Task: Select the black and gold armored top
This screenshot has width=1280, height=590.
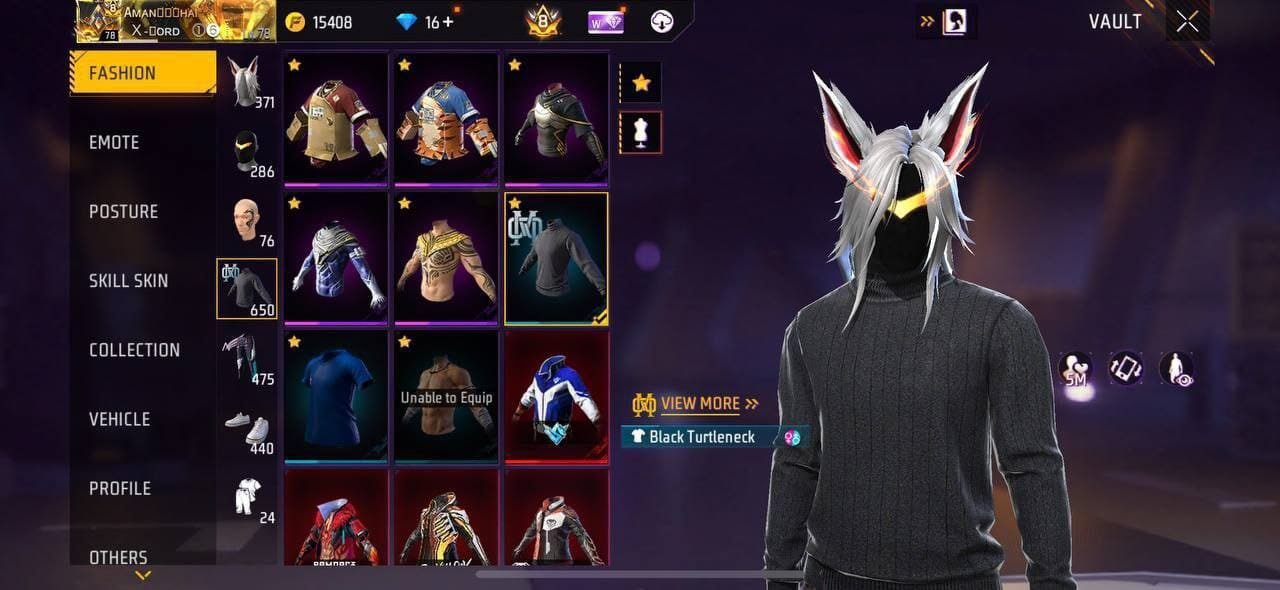Action: [x=556, y=120]
